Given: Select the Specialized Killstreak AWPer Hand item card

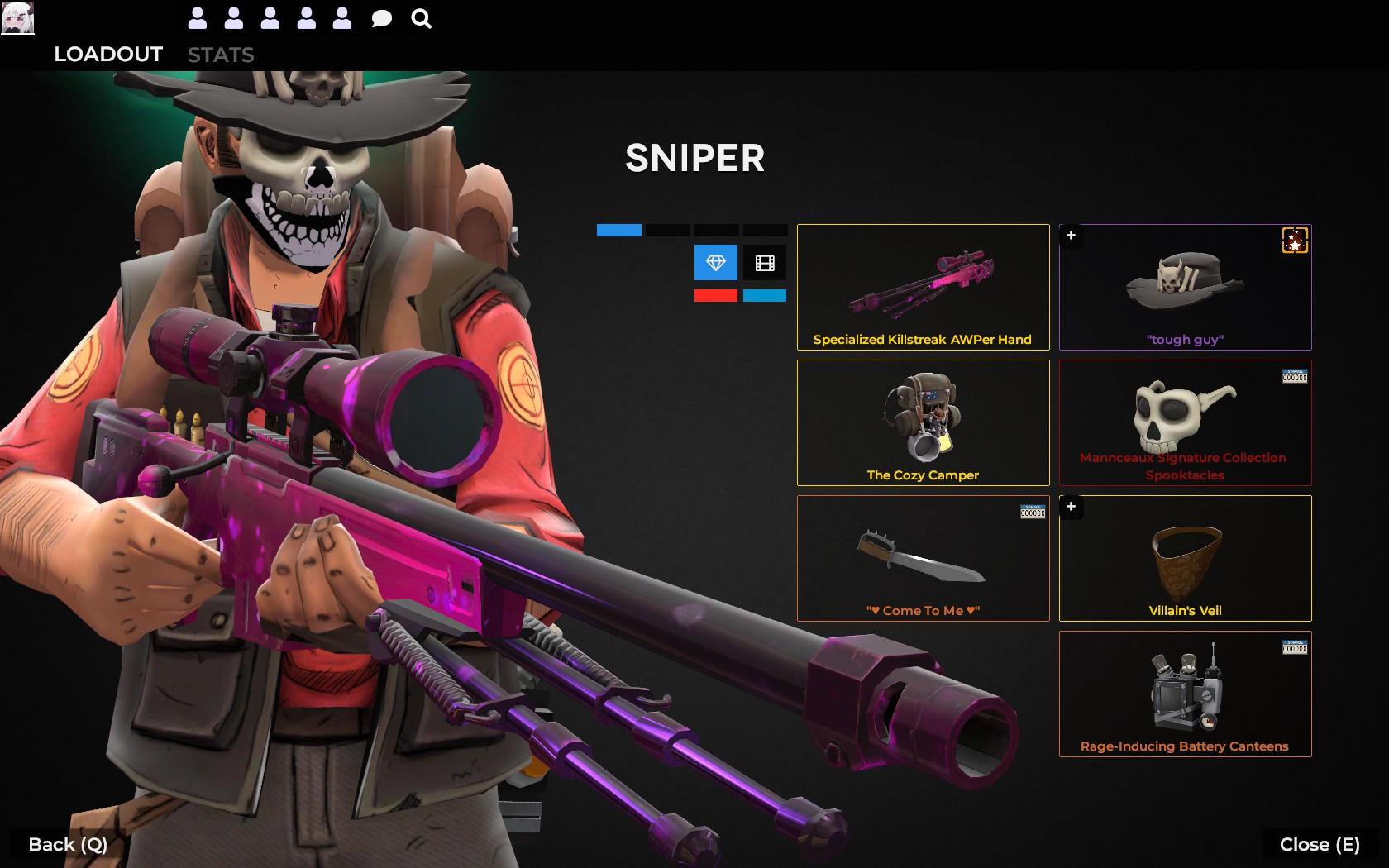Looking at the screenshot, I should pyautogui.click(x=923, y=287).
